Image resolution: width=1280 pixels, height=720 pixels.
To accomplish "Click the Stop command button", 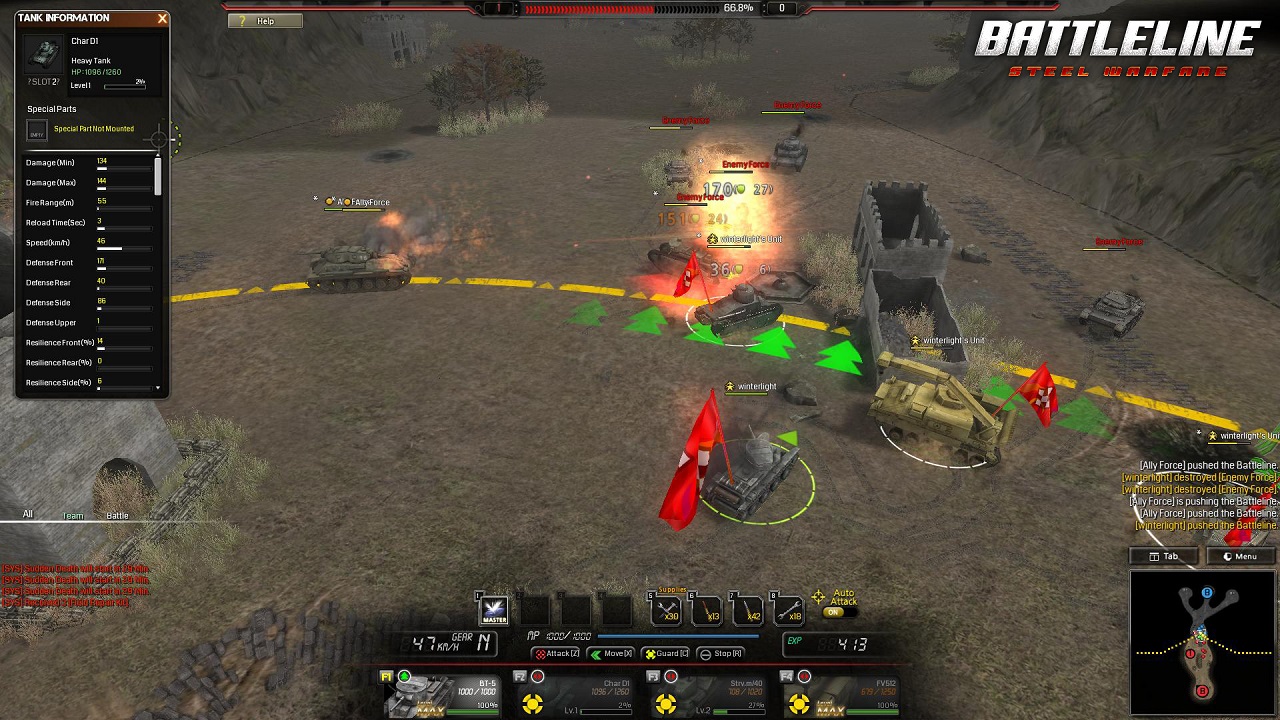I will 721,654.
